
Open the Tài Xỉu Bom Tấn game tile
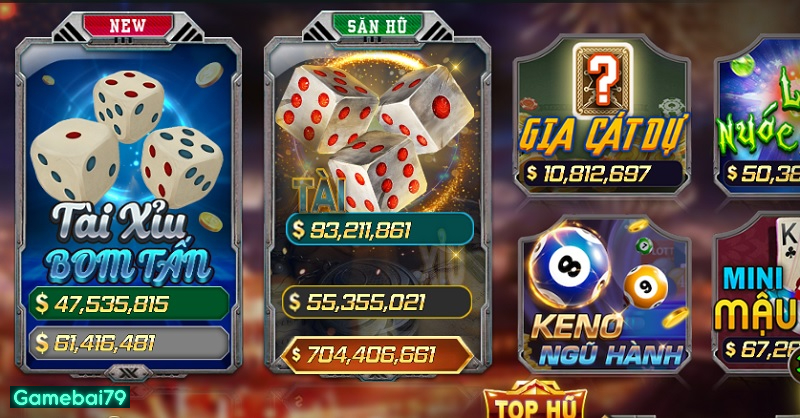coord(128,180)
